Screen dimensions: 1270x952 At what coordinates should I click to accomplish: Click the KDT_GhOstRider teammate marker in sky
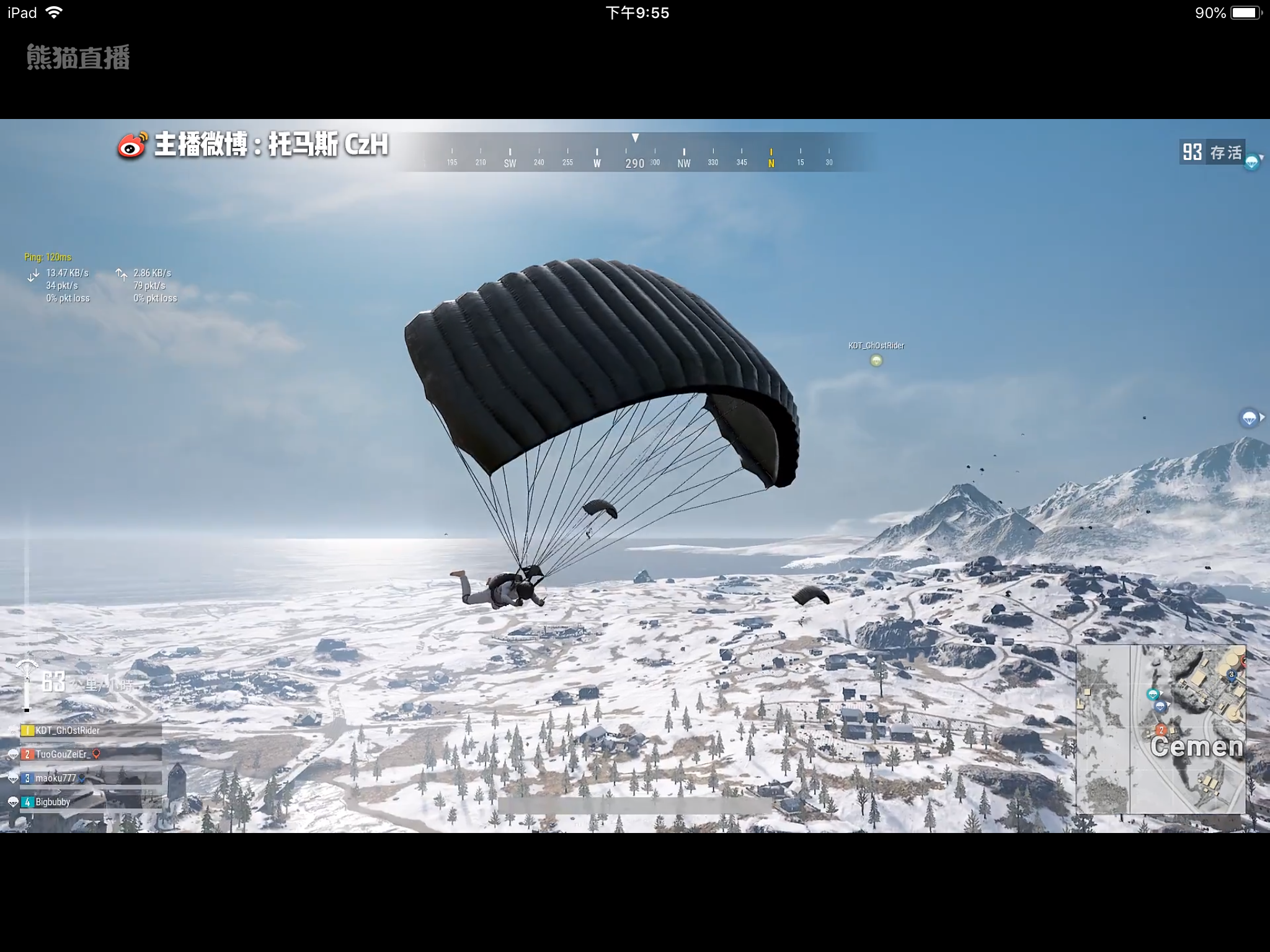coord(876,360)
